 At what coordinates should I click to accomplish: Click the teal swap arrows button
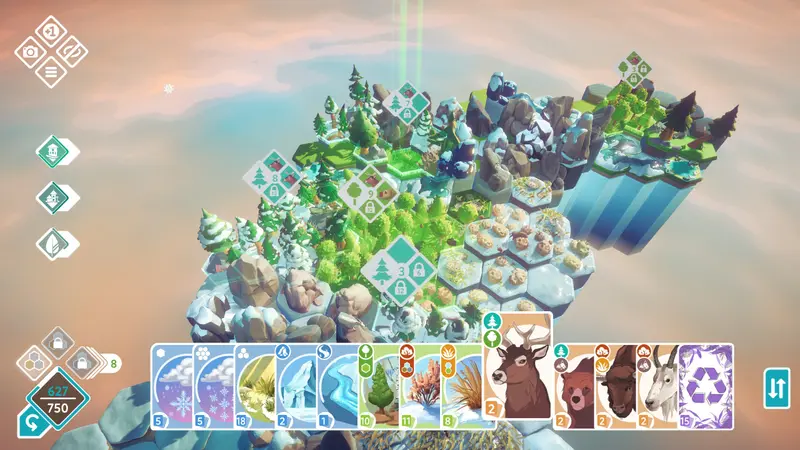776,388
